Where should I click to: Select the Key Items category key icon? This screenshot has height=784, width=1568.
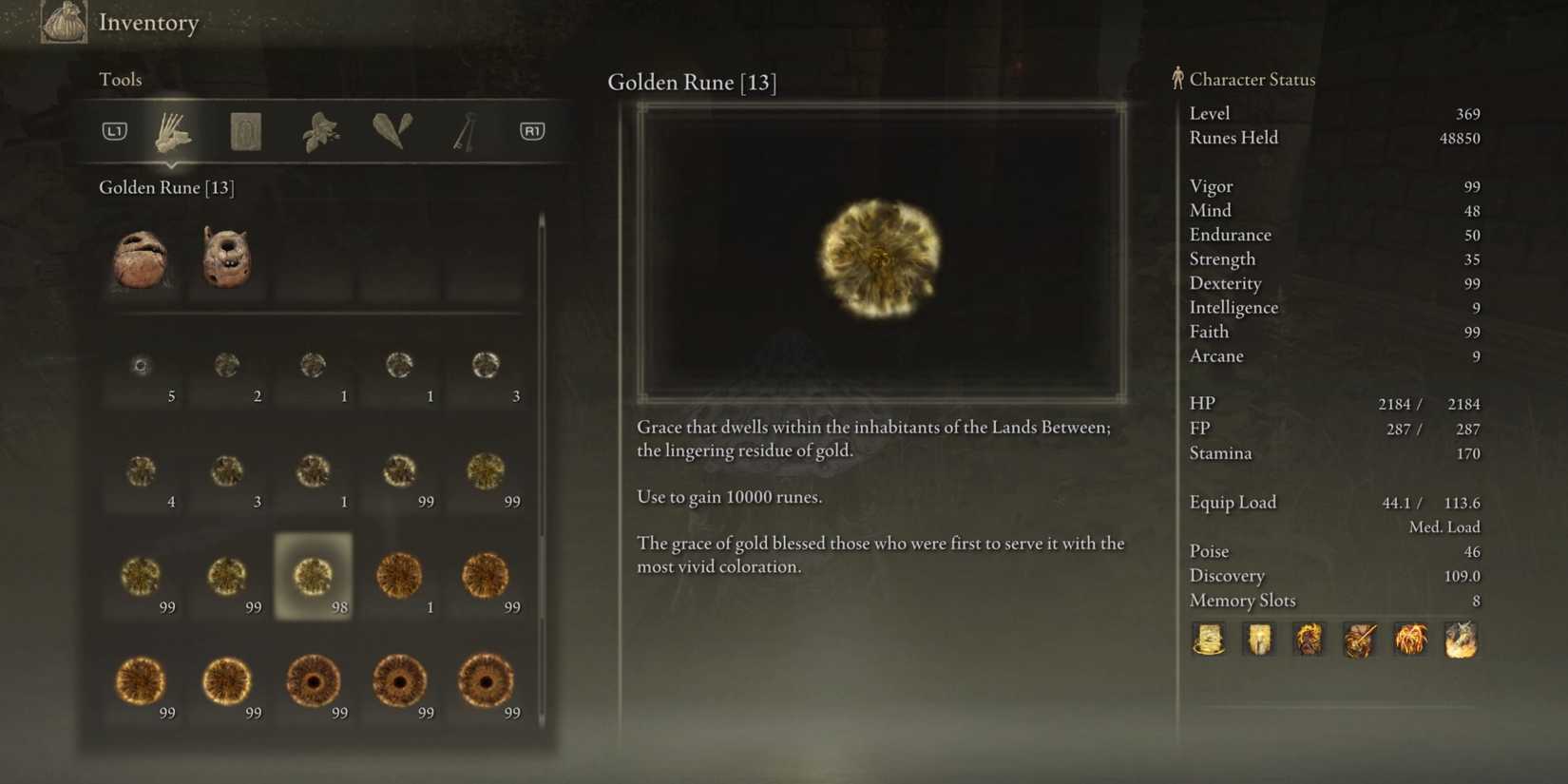click(x=463, y=129)
